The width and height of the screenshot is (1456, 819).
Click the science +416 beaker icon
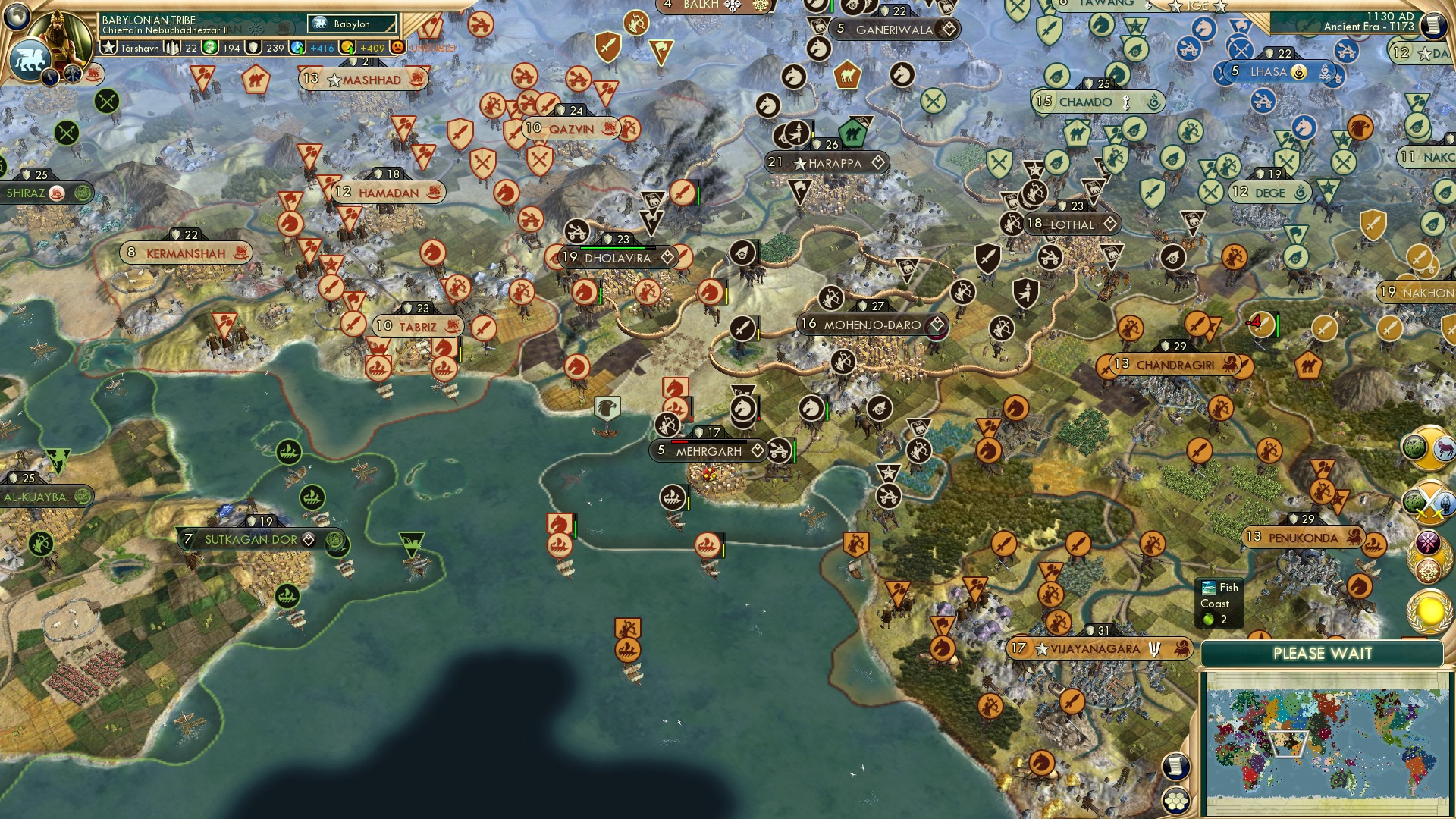coord(297,49)
